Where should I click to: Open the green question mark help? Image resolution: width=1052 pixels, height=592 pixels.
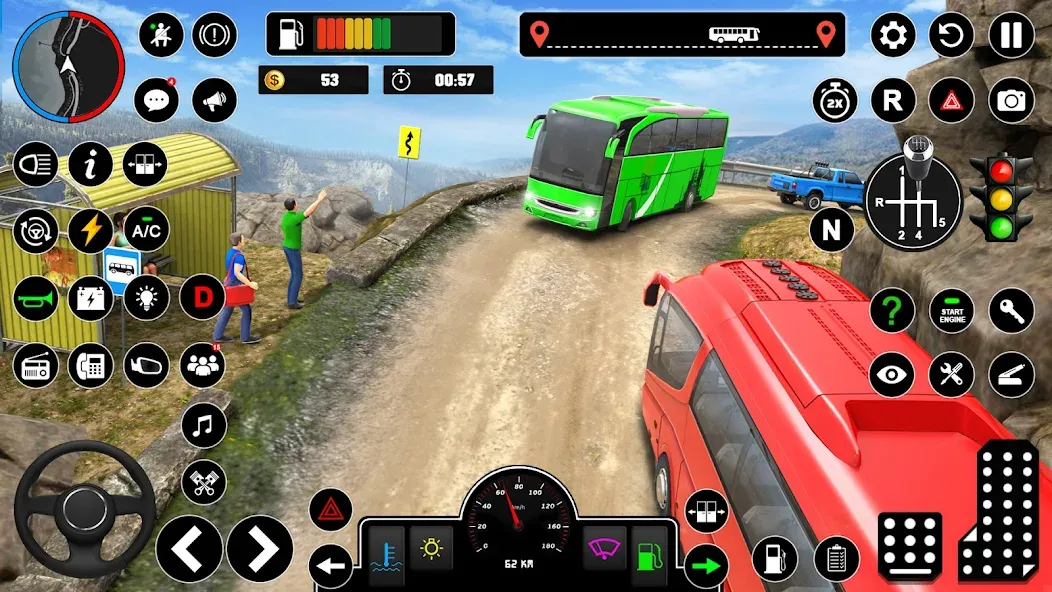tap(892, 313)
